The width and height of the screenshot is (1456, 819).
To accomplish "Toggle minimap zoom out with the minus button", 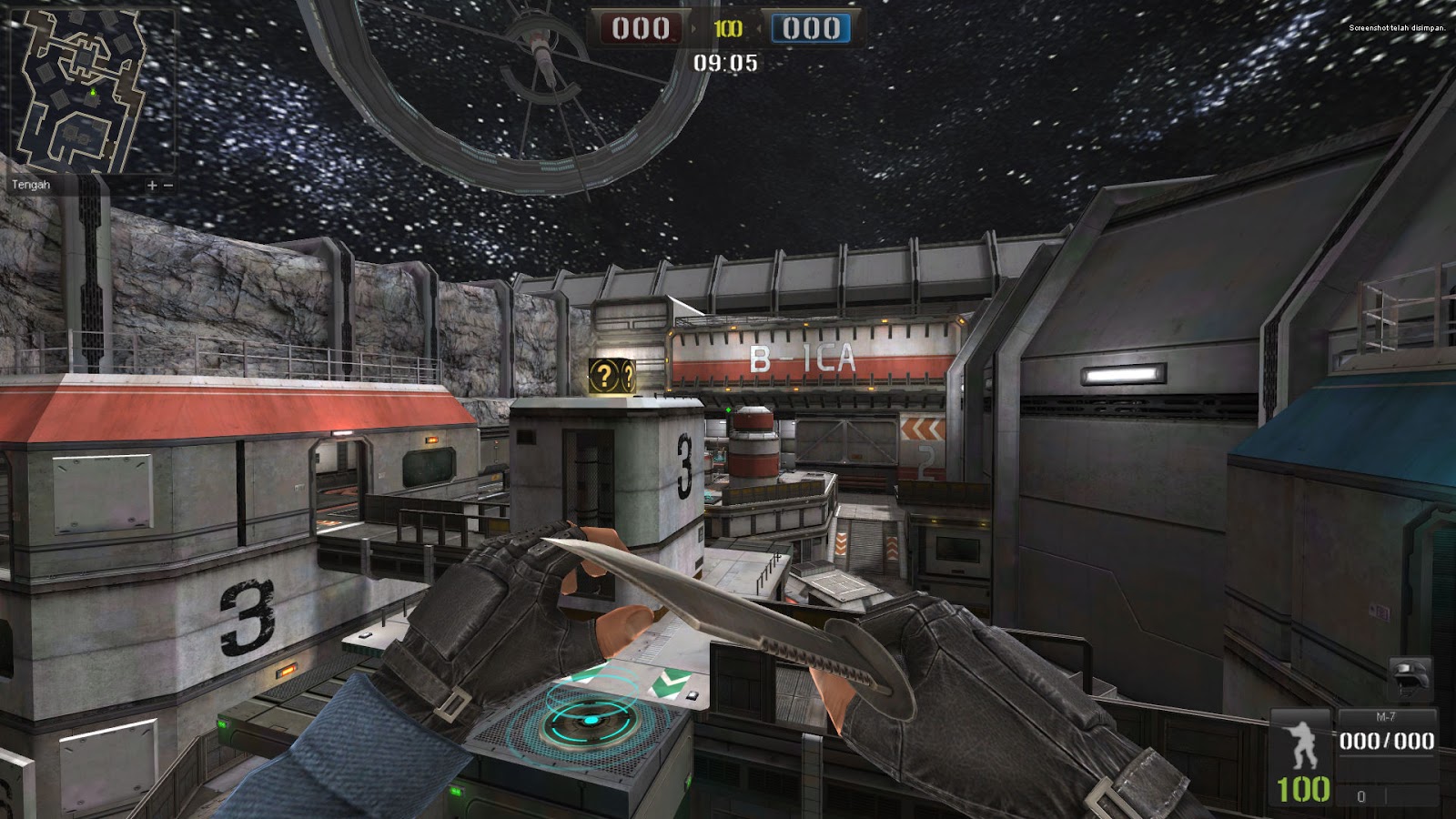I will pos(170,186).
